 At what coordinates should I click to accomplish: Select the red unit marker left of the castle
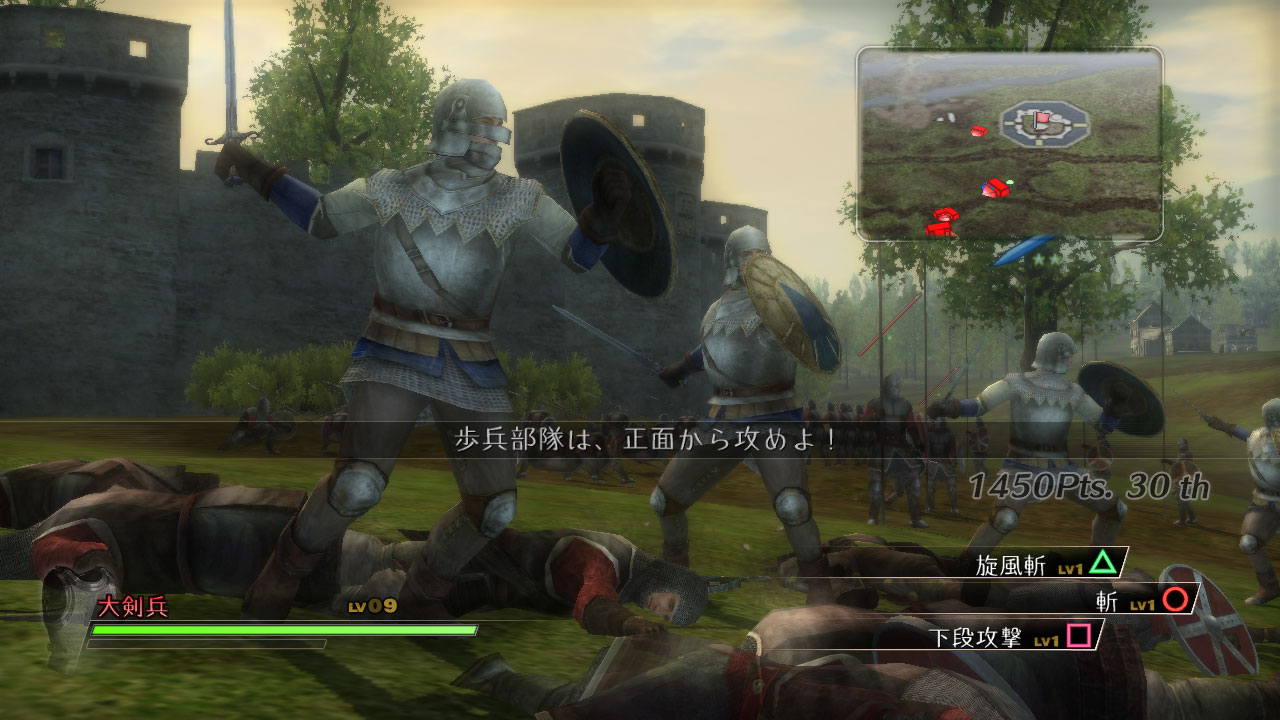[980, 131]
